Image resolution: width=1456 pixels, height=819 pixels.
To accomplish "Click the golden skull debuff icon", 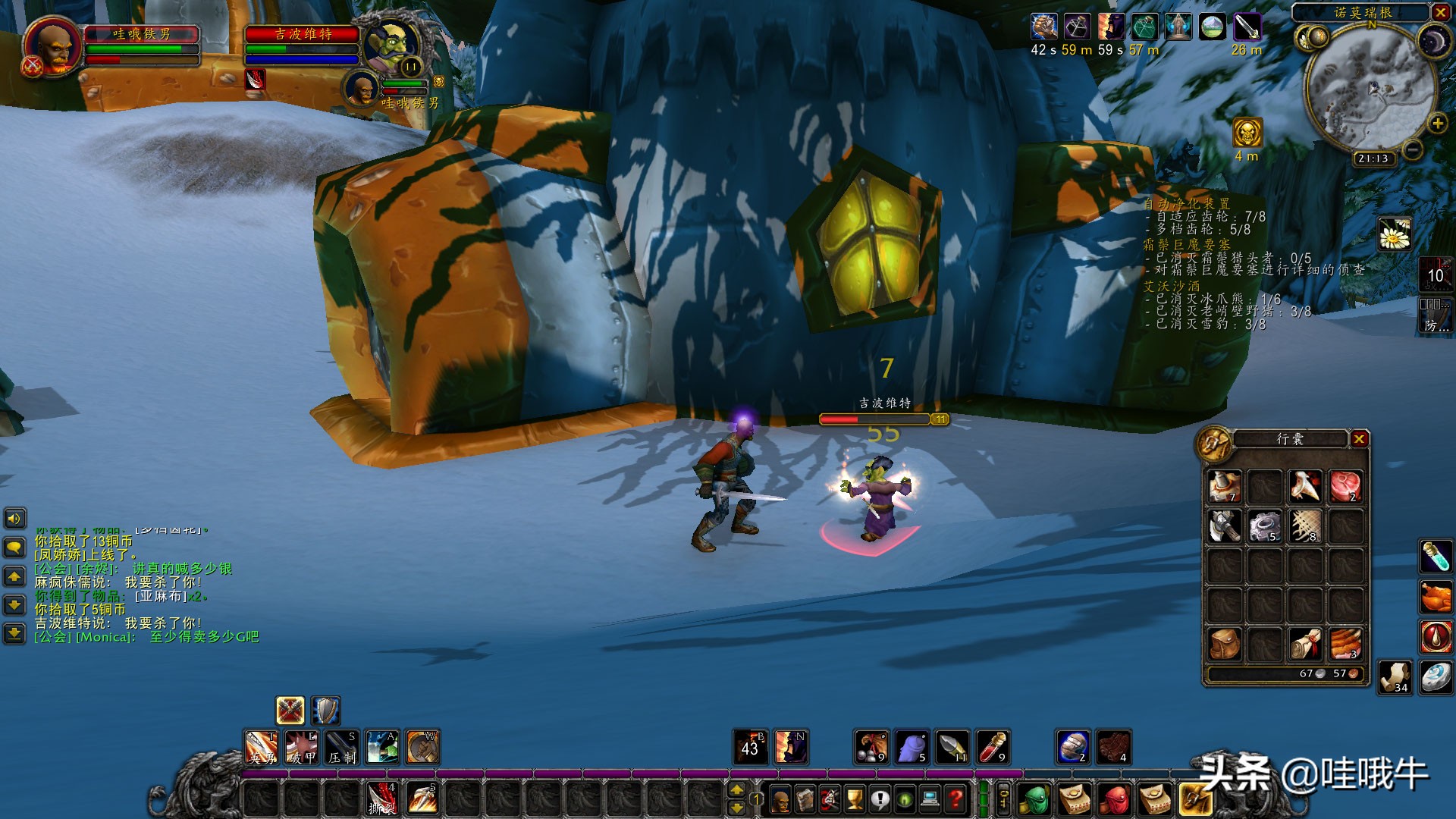I will (x=1247, y=133).
